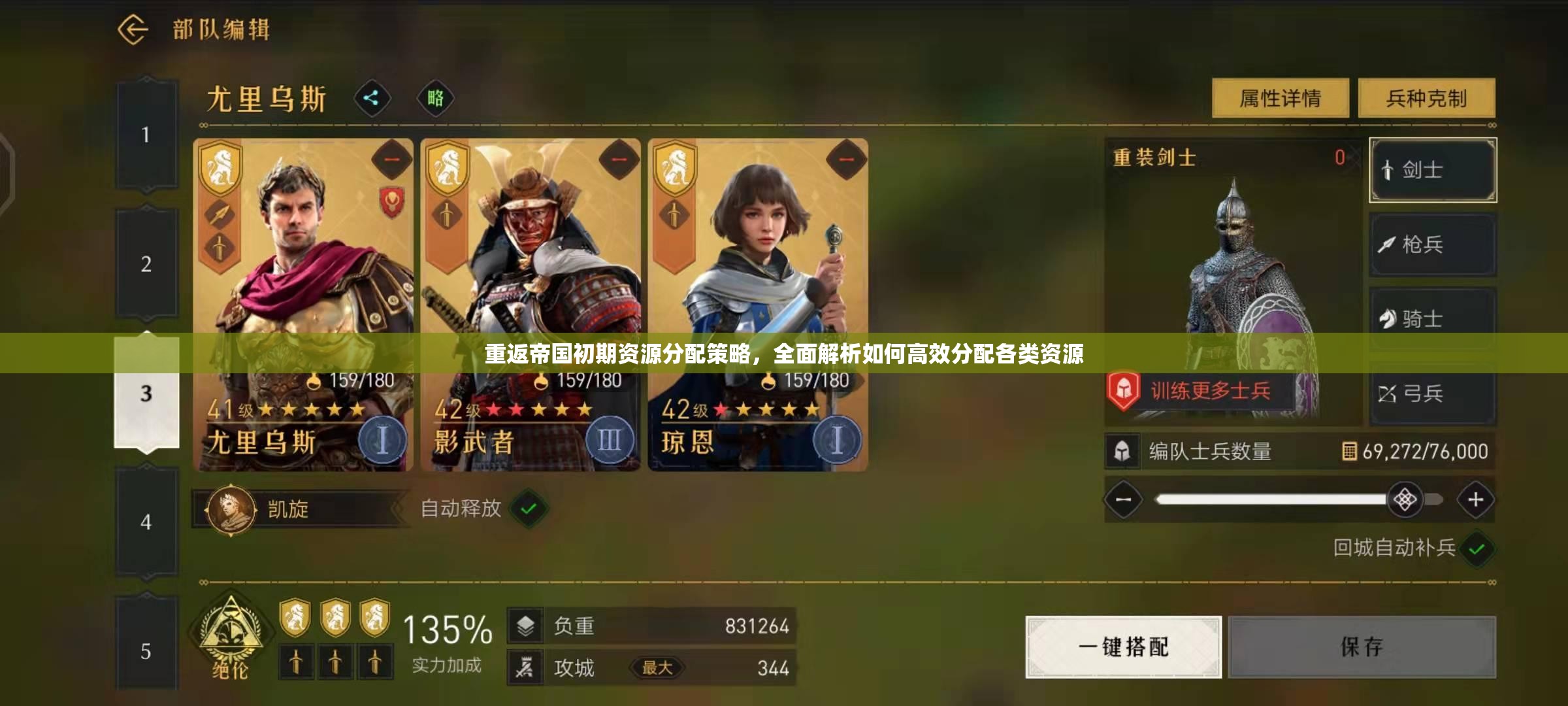Remove 影武者 using the minus icon
Viewport: 1568px width, 706px height.
coord(618,160)
